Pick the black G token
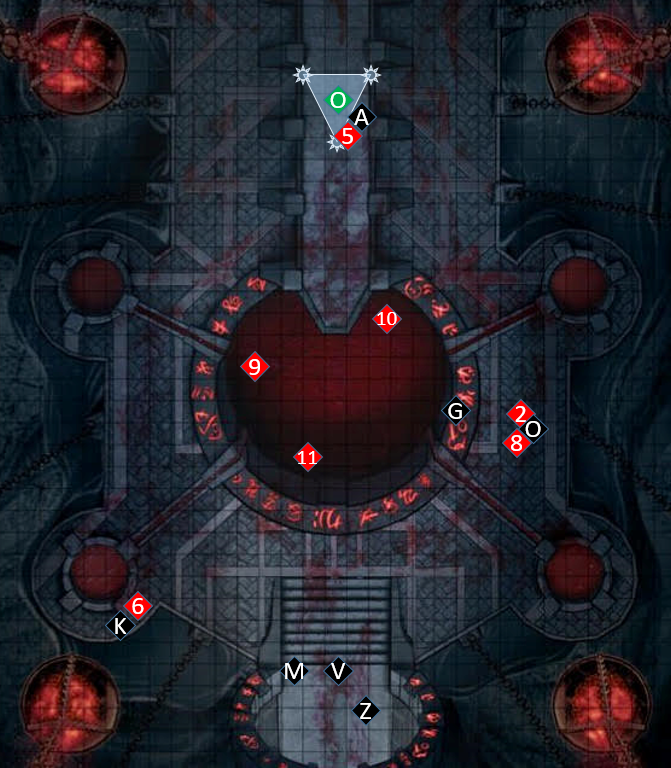 pos(455,411)
